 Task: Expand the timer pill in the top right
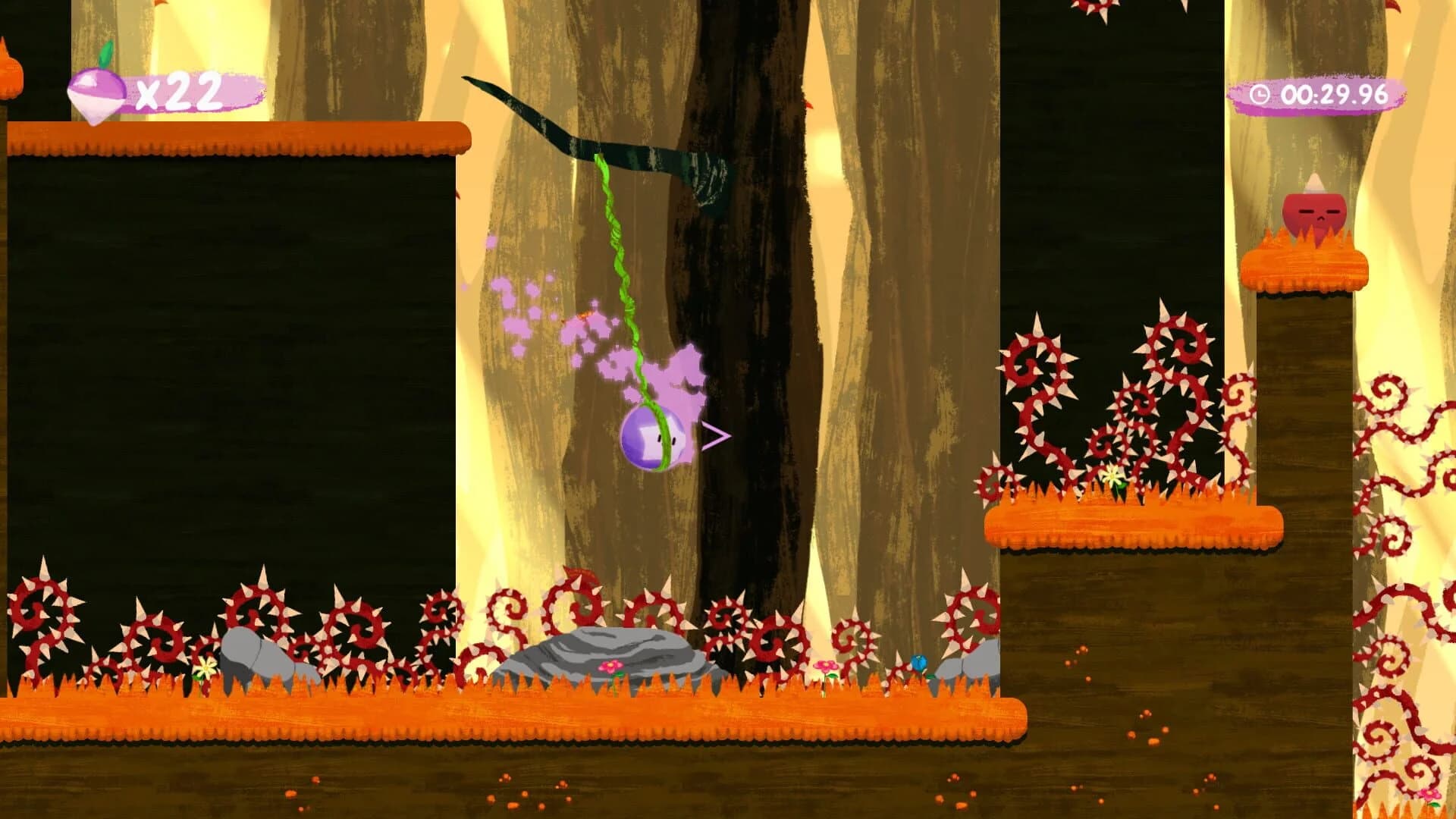(x=1319, y=94)
